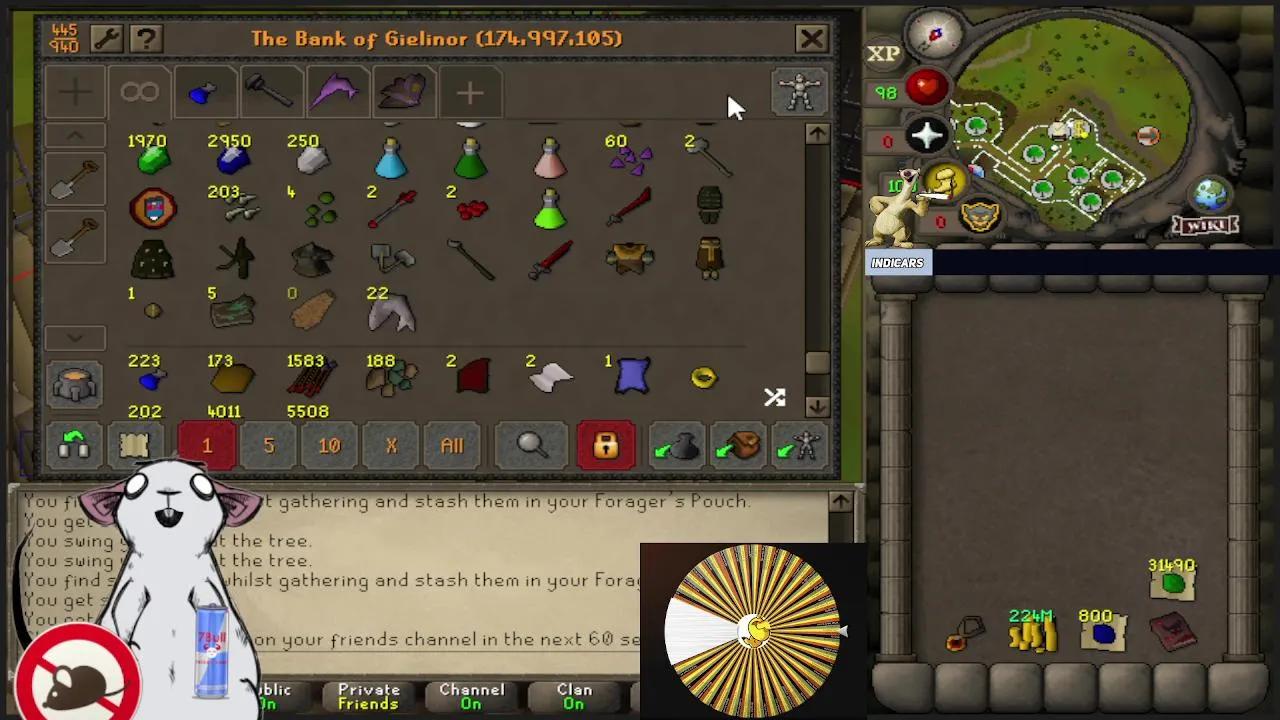Click the bank scrollbar down arrow
The height and width of the screenshot is (720, 1280).
(817, 407)
